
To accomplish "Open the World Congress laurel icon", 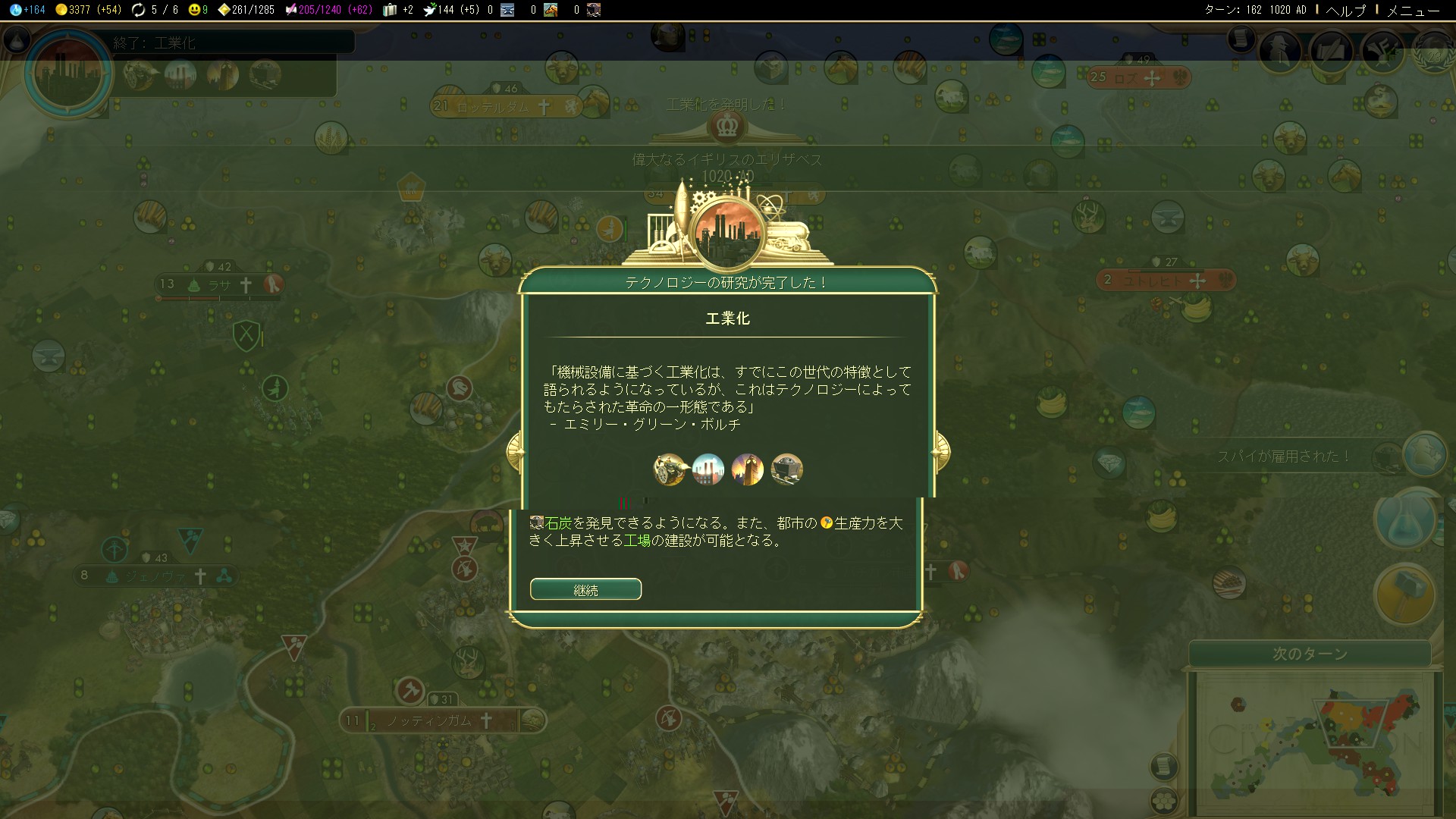I will point(1433,52).
